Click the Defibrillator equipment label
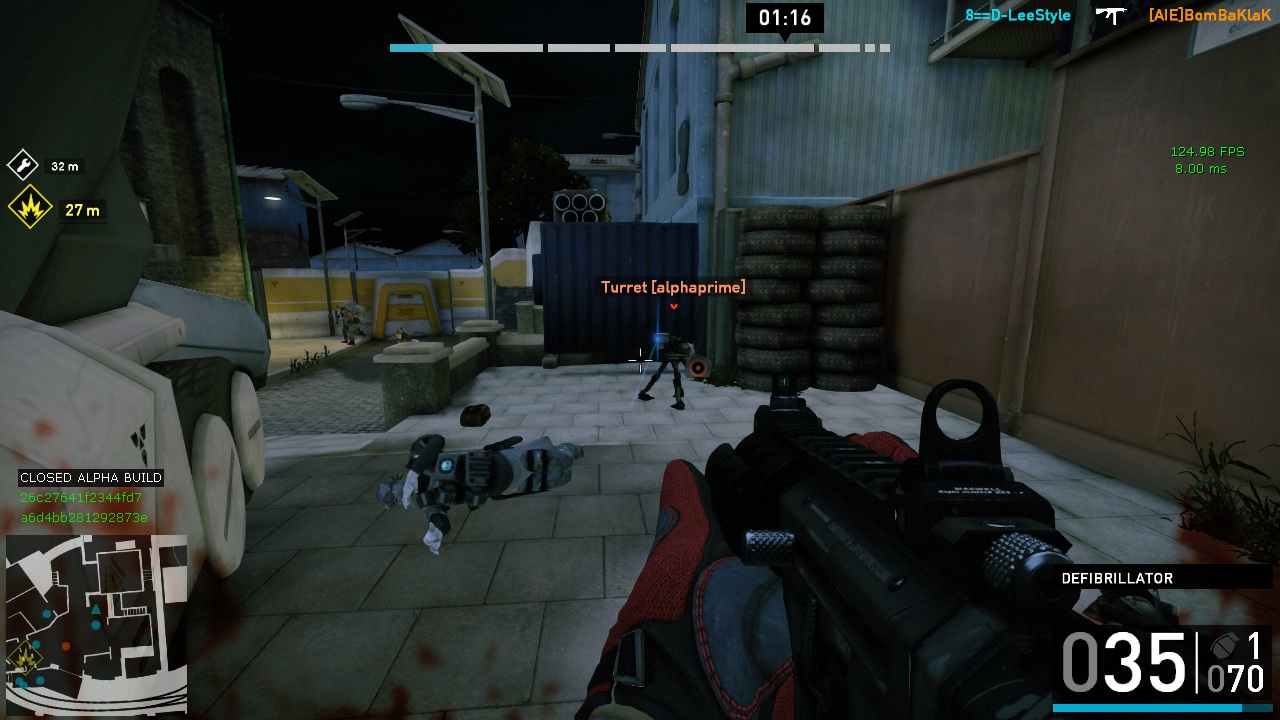This screenshot has width=1280, height=720. click(1117, 578)
